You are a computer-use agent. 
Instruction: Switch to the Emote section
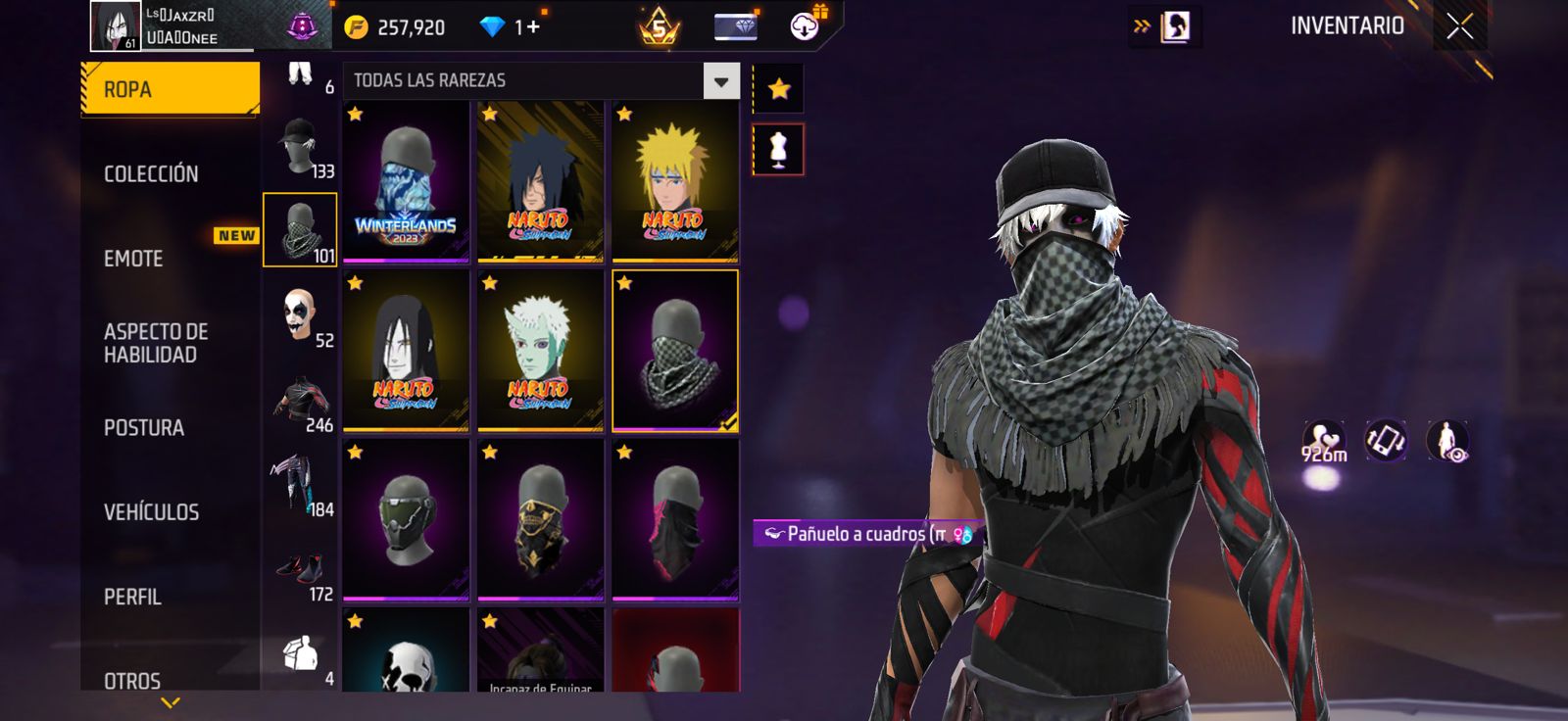point(134,259)
